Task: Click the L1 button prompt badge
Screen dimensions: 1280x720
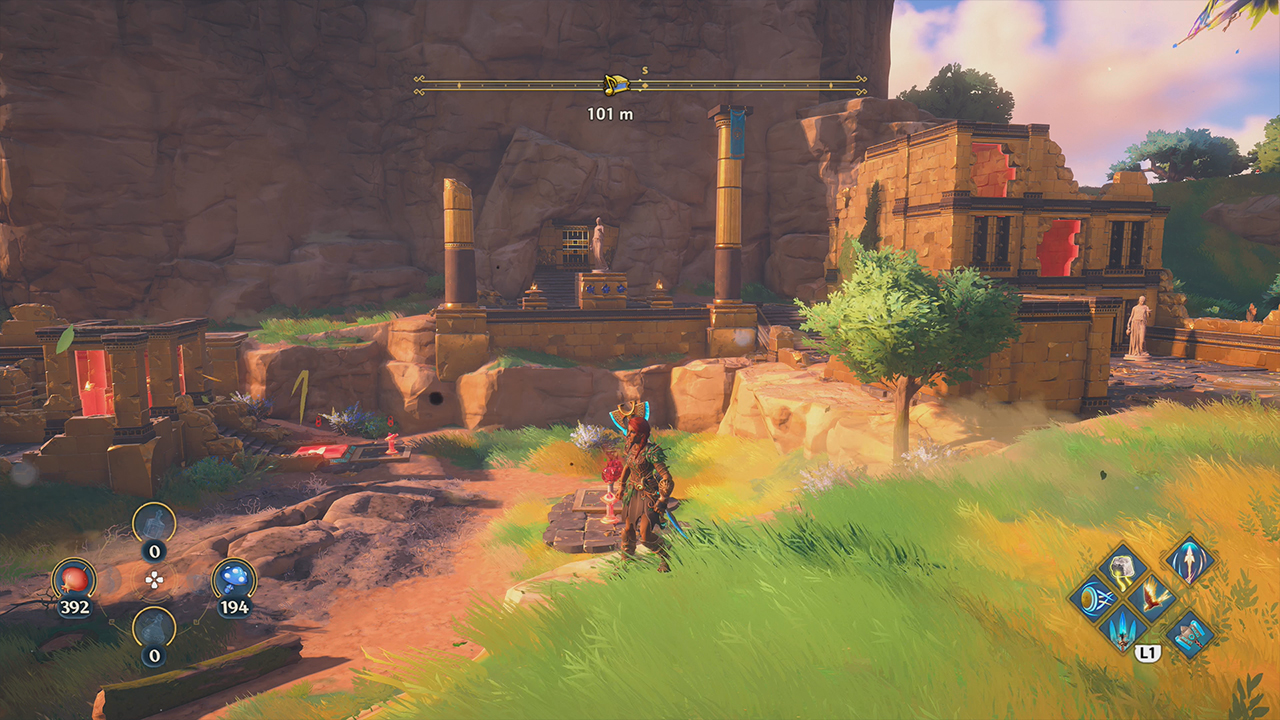Action: pyautogui.click(x=1147, y=652)
